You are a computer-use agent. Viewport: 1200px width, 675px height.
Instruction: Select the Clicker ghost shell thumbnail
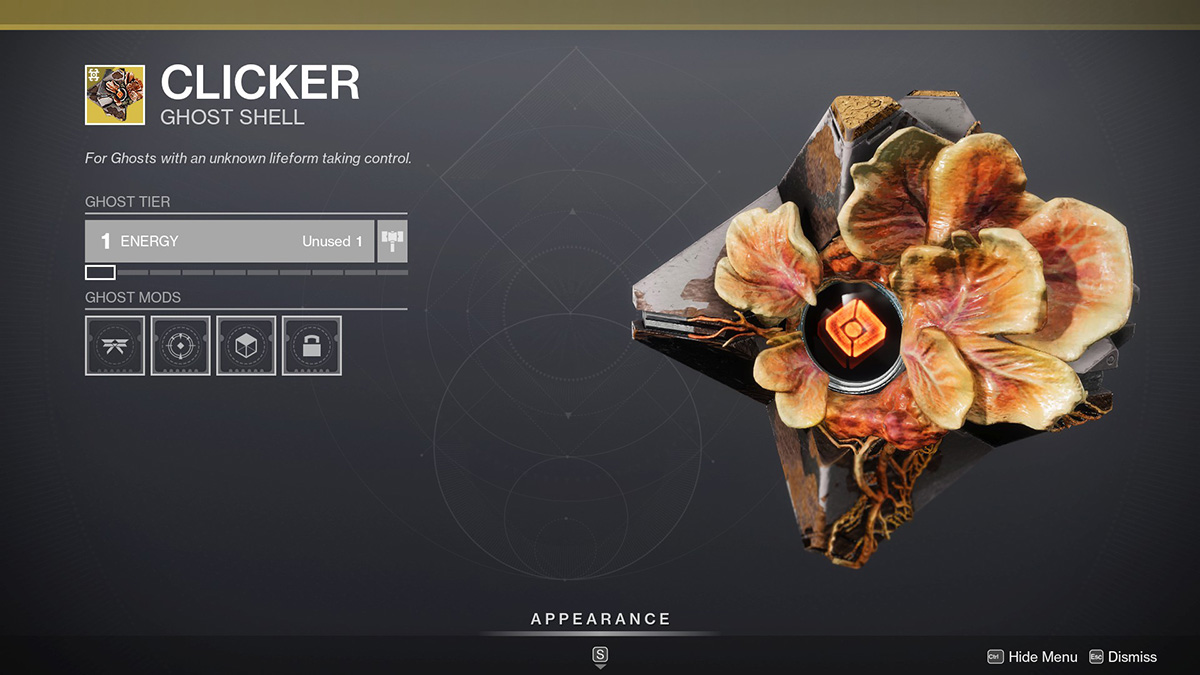115,95
